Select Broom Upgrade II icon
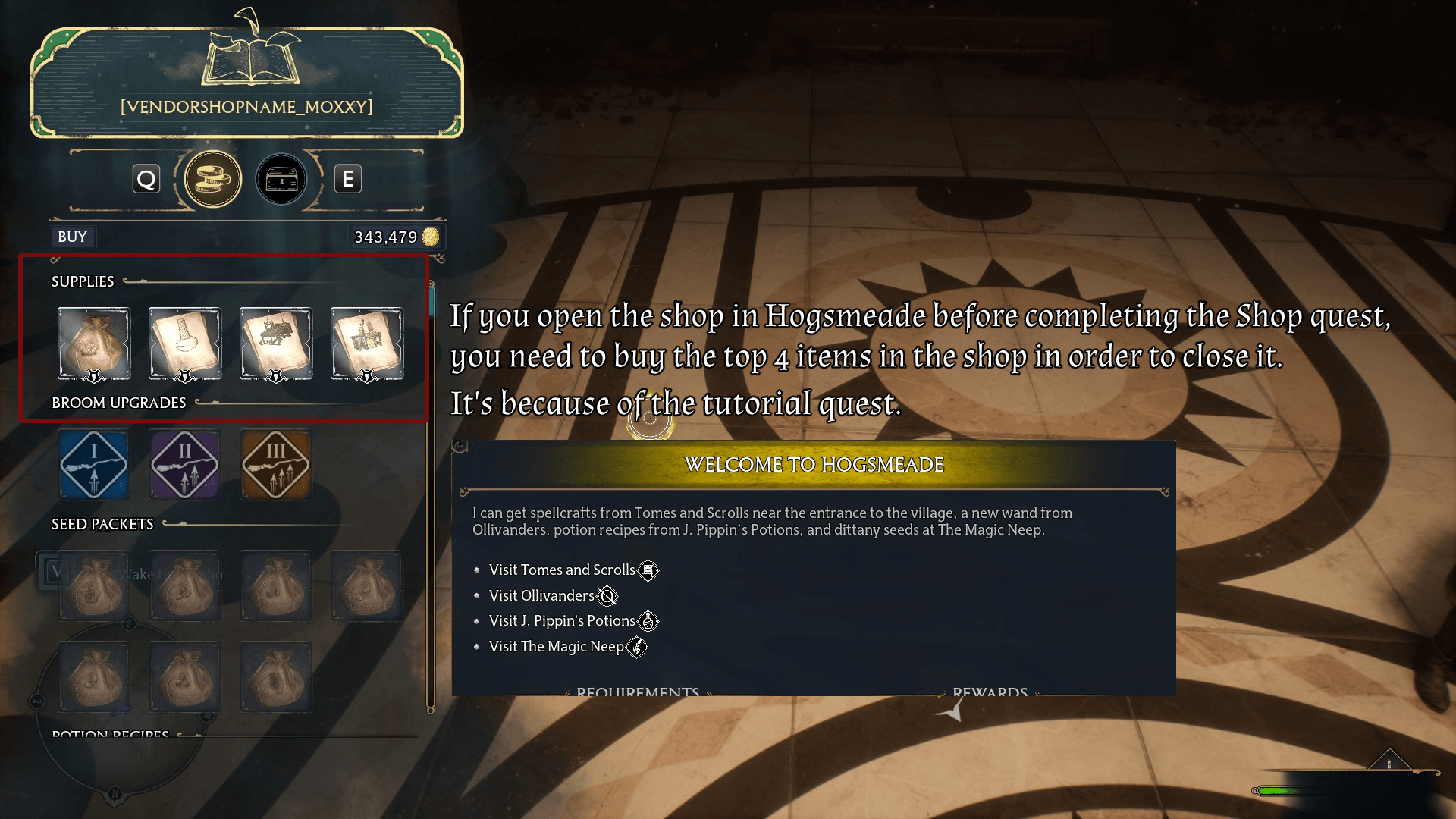1456x819 pixels. pyautogui.click(x=184, y=464)
